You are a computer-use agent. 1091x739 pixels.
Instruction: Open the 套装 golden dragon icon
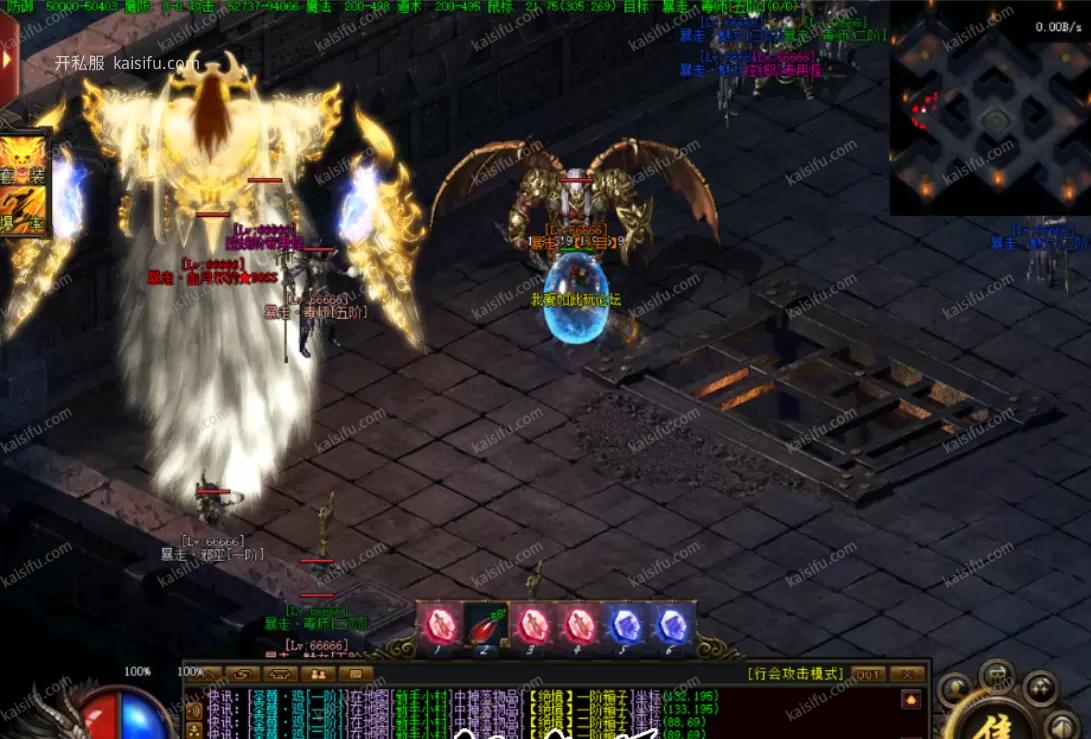point(24,160)
